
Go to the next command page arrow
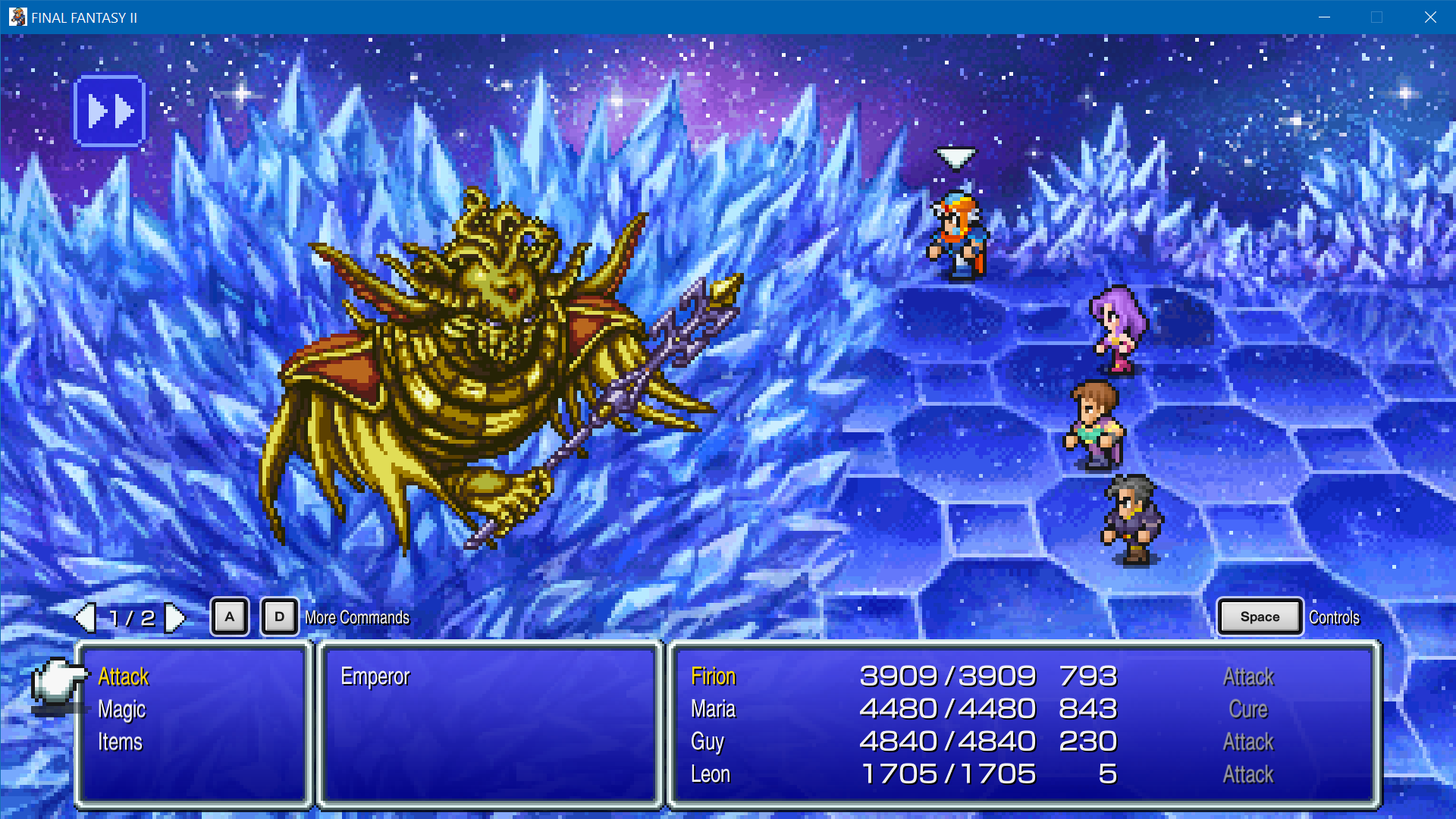pos(175,618)
